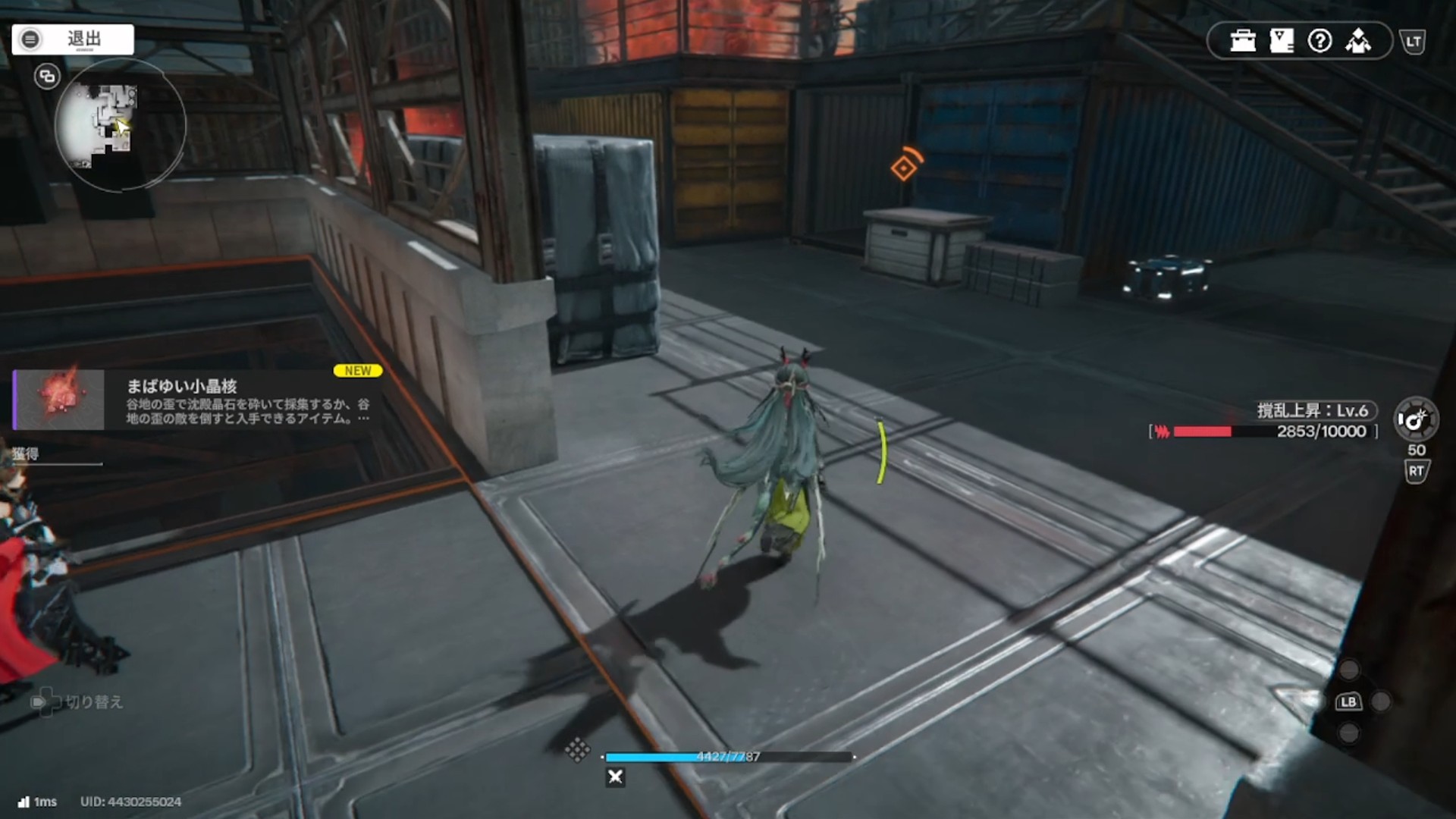This screenshot has width=1456, height=819.
Task: Show help via the question mark icon
Action: (1319, 41)
